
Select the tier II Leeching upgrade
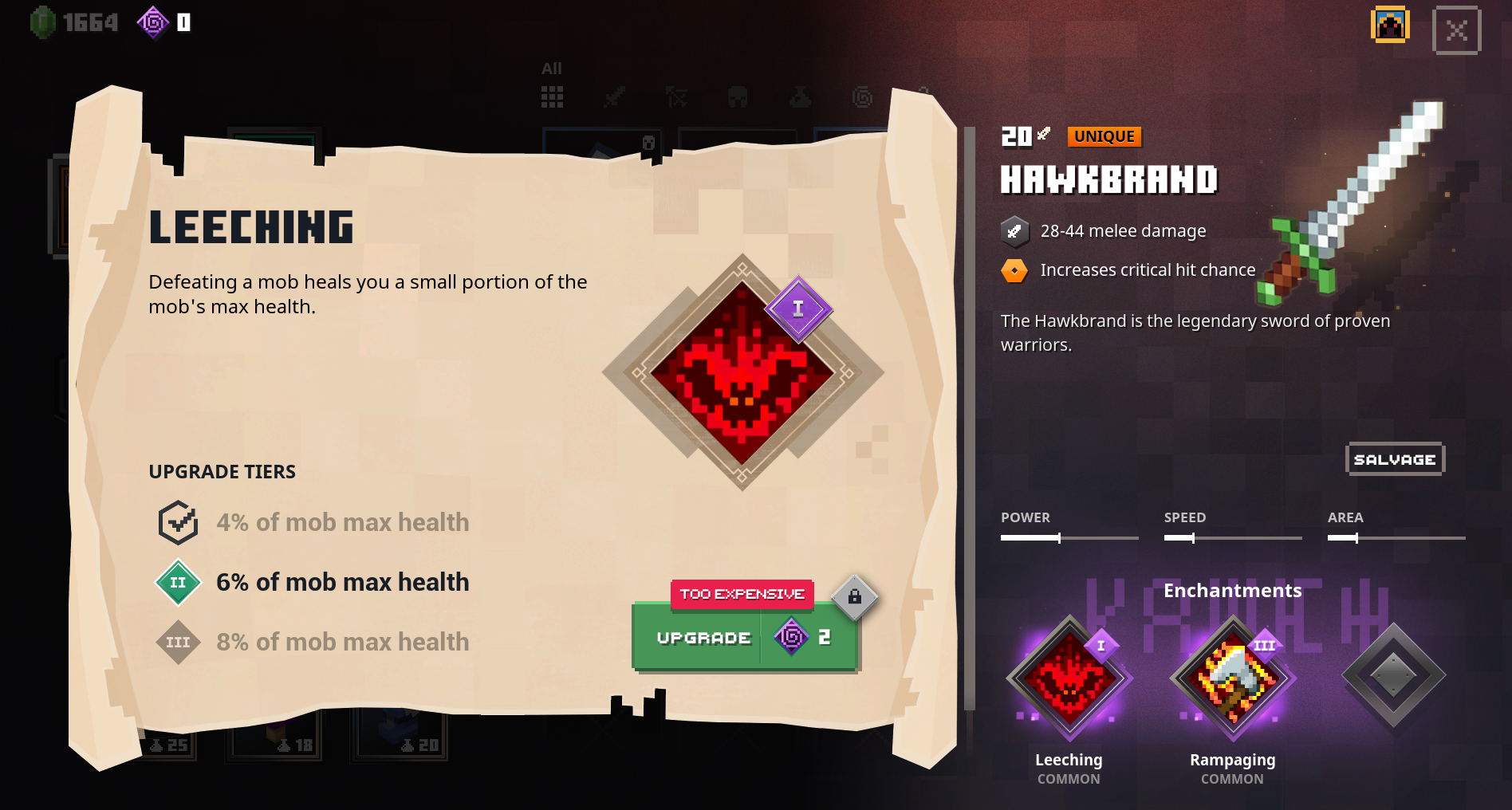point(178,583)
